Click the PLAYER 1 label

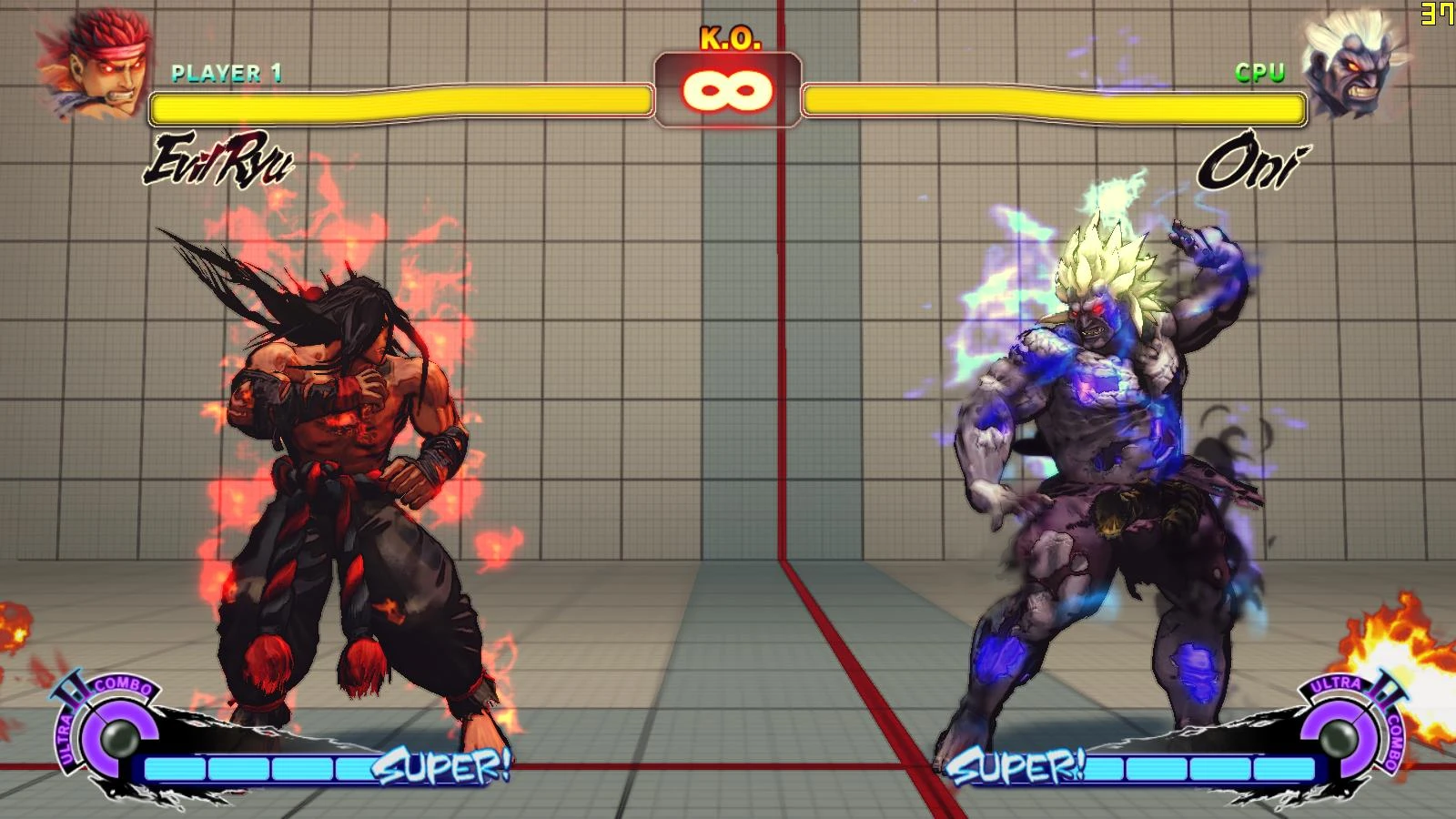point(225,73)
